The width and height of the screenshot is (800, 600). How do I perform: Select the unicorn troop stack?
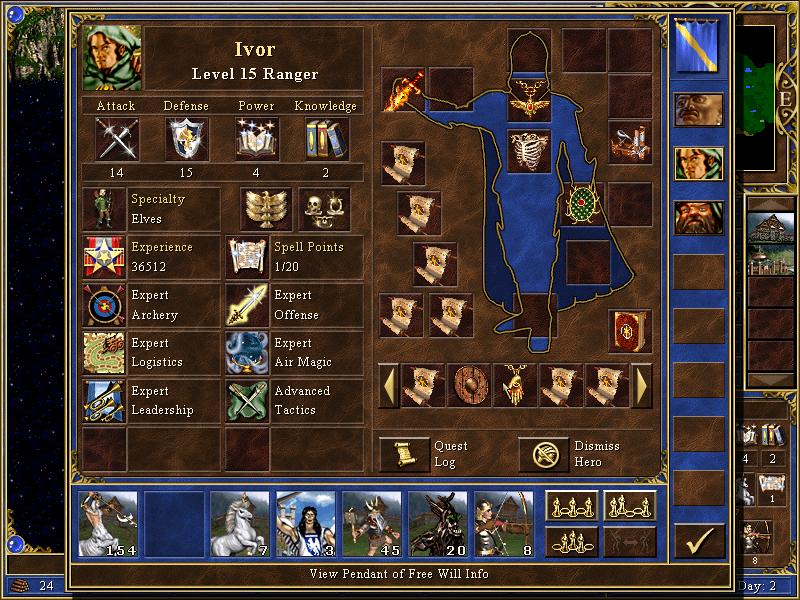[239, 522]
